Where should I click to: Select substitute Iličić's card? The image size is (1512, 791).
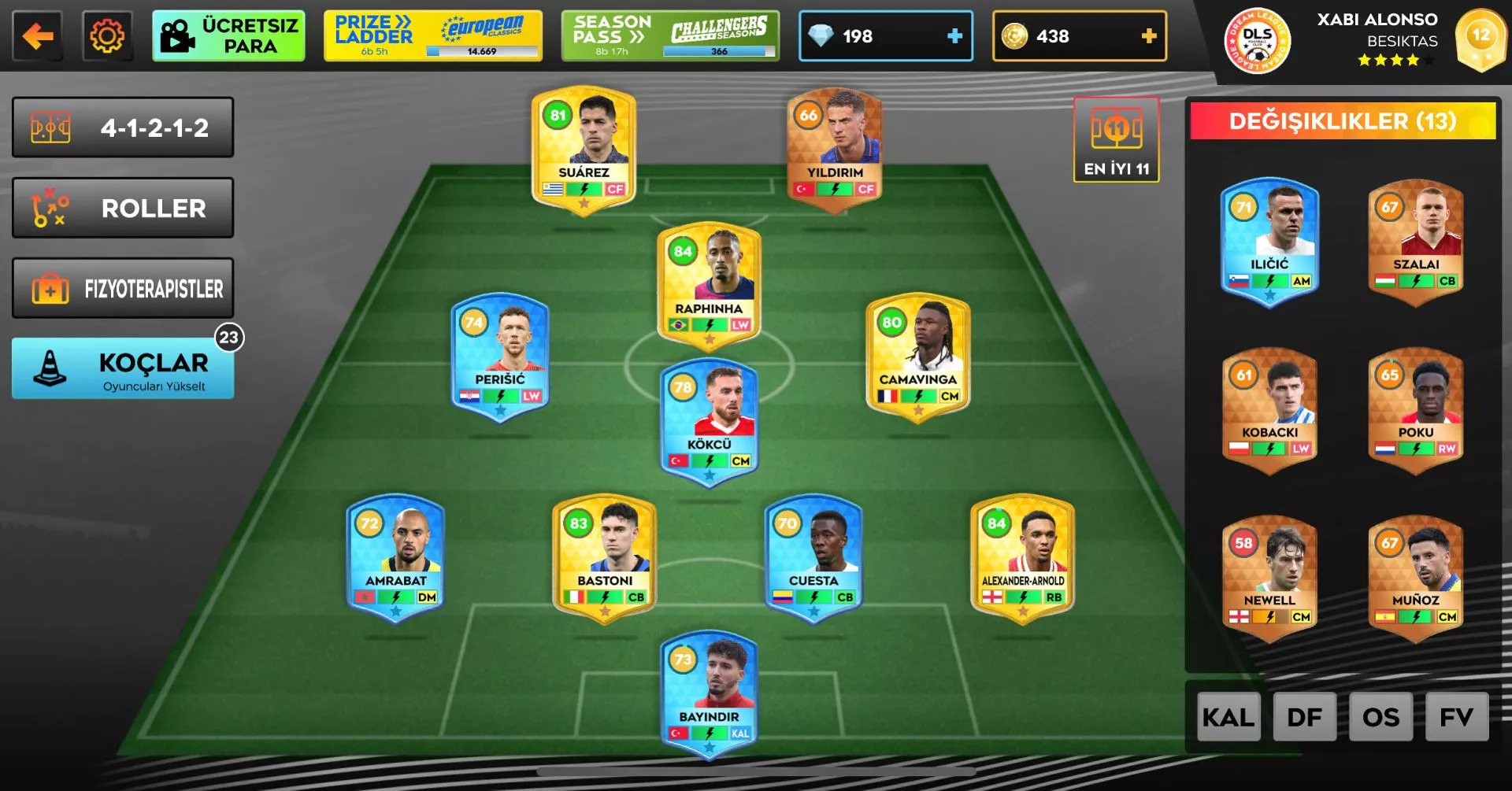coord(1269,240)
